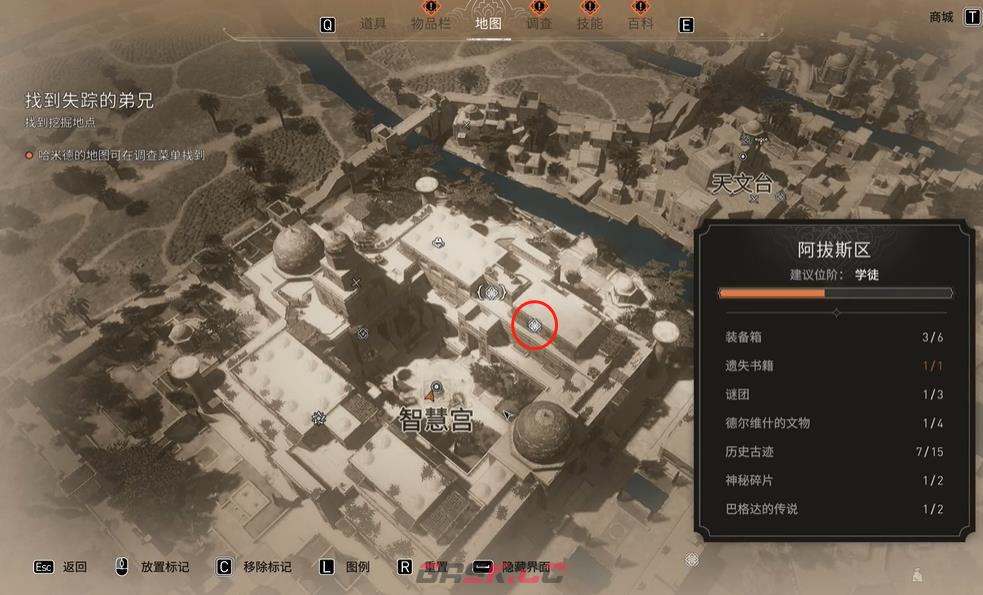Go to the 调查 investigation tab

click(539, 24)
